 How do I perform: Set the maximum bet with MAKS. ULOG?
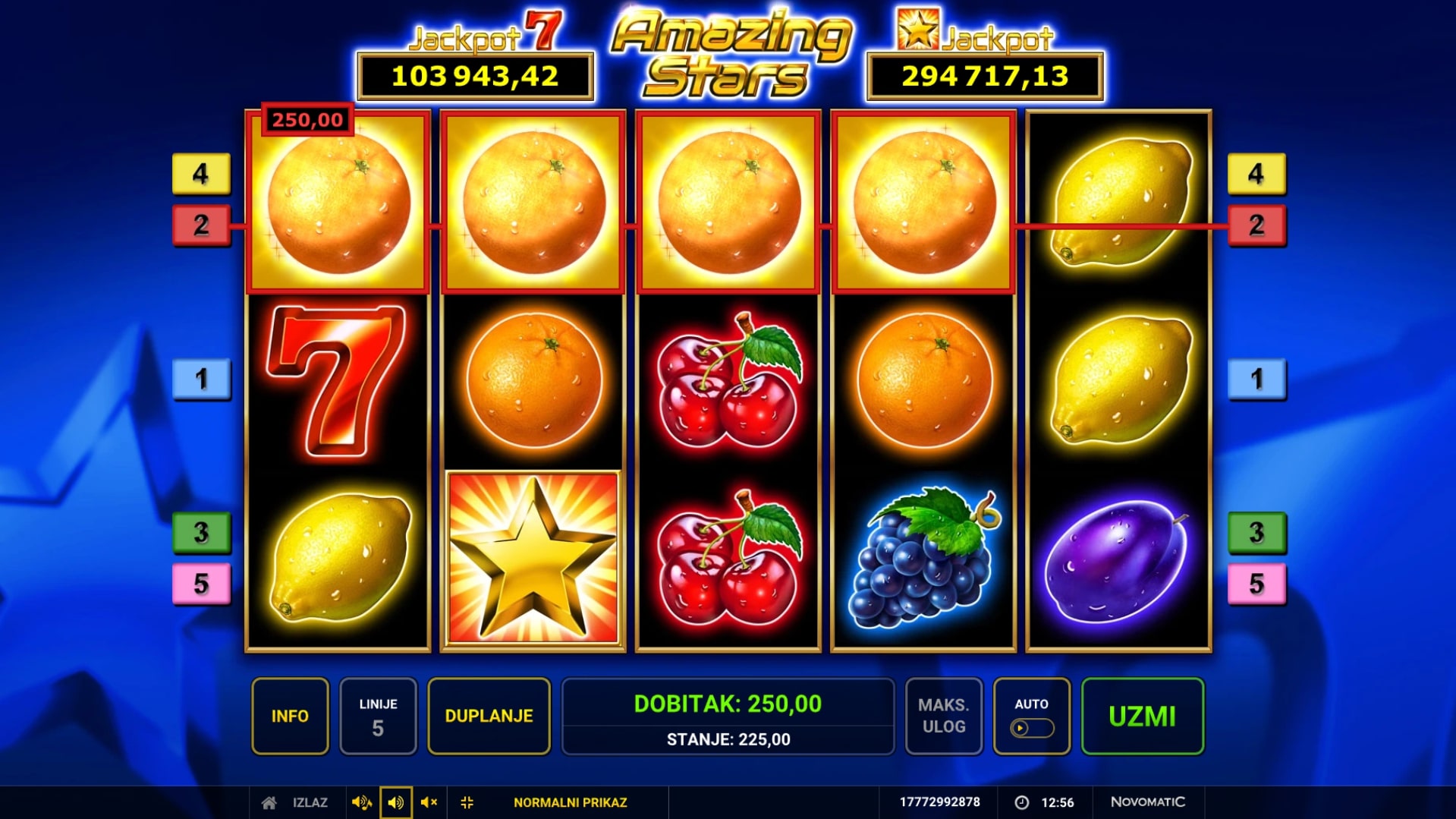[943, 716]
